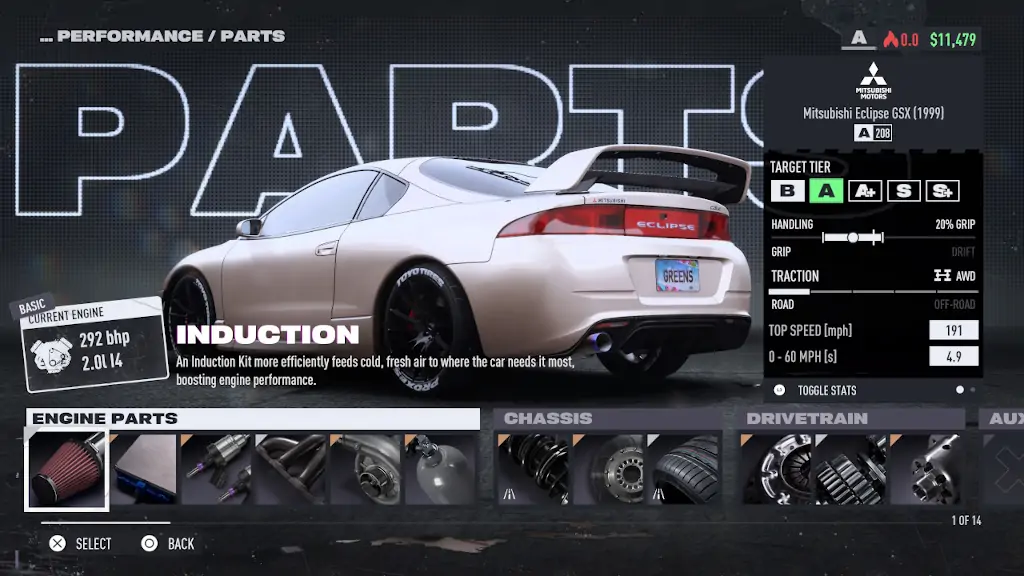Select the S target tier
This screenshot has height=576, width=1024.
coord(903,191)
